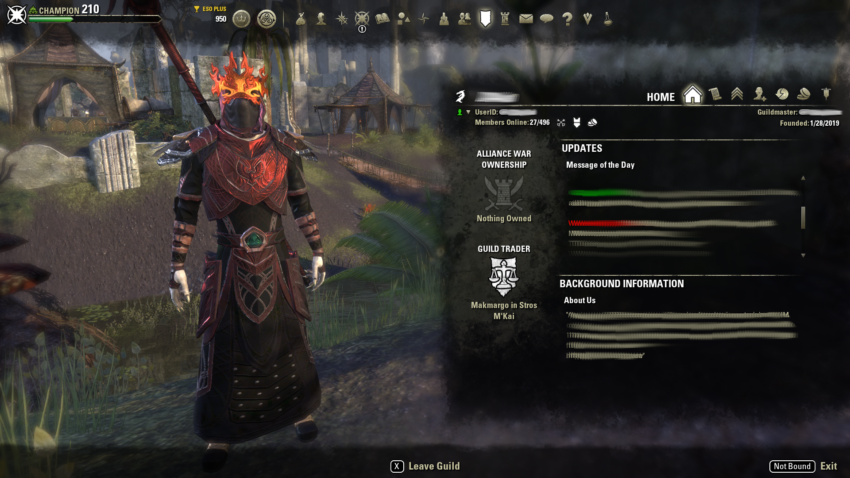Image resolution: width=850 pixels, height=478 pixels.
Task: Expand the player status dropdown arrow
Action: 468,112
